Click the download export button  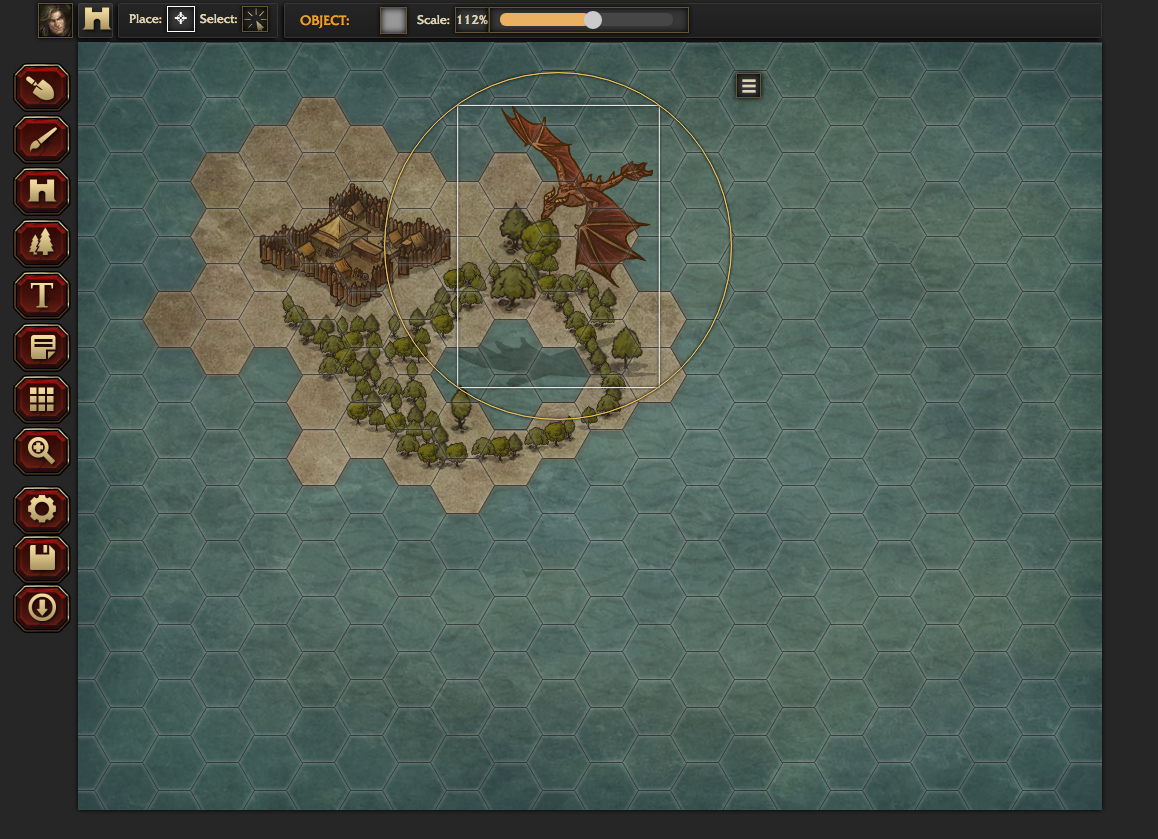coord(41,608)
